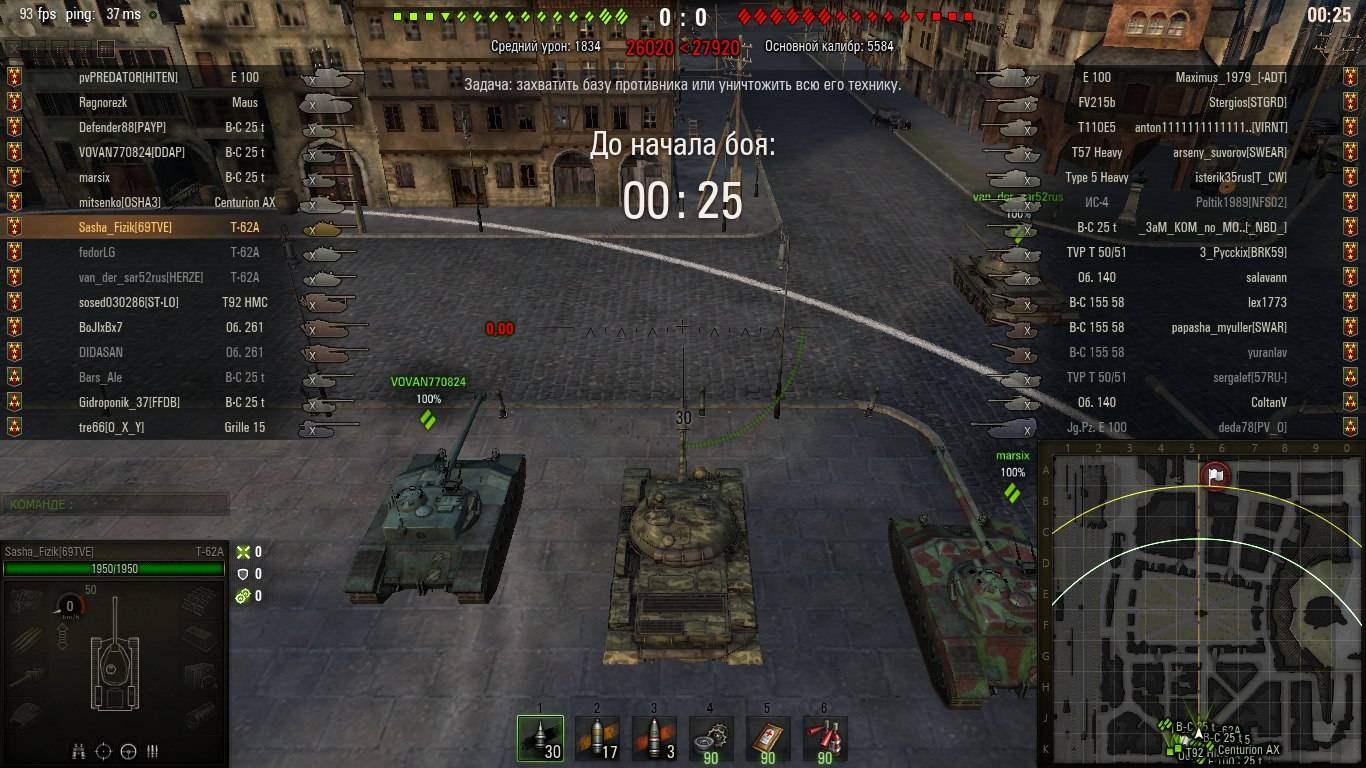Screen dimensions: 1366x768
Task: Use the fire extinguisher consumable
Action: 825,739
